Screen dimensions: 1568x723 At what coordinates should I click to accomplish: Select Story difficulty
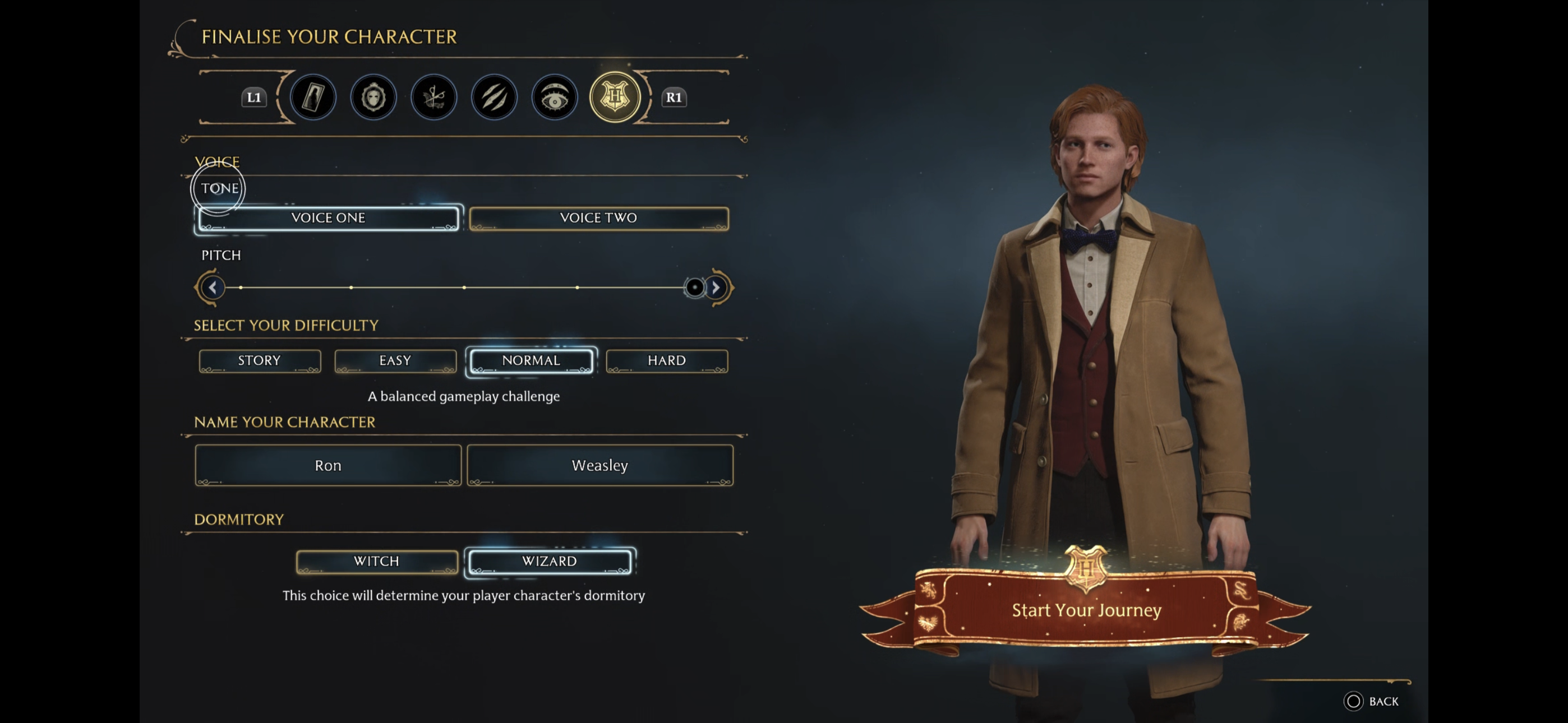(259, 360)
